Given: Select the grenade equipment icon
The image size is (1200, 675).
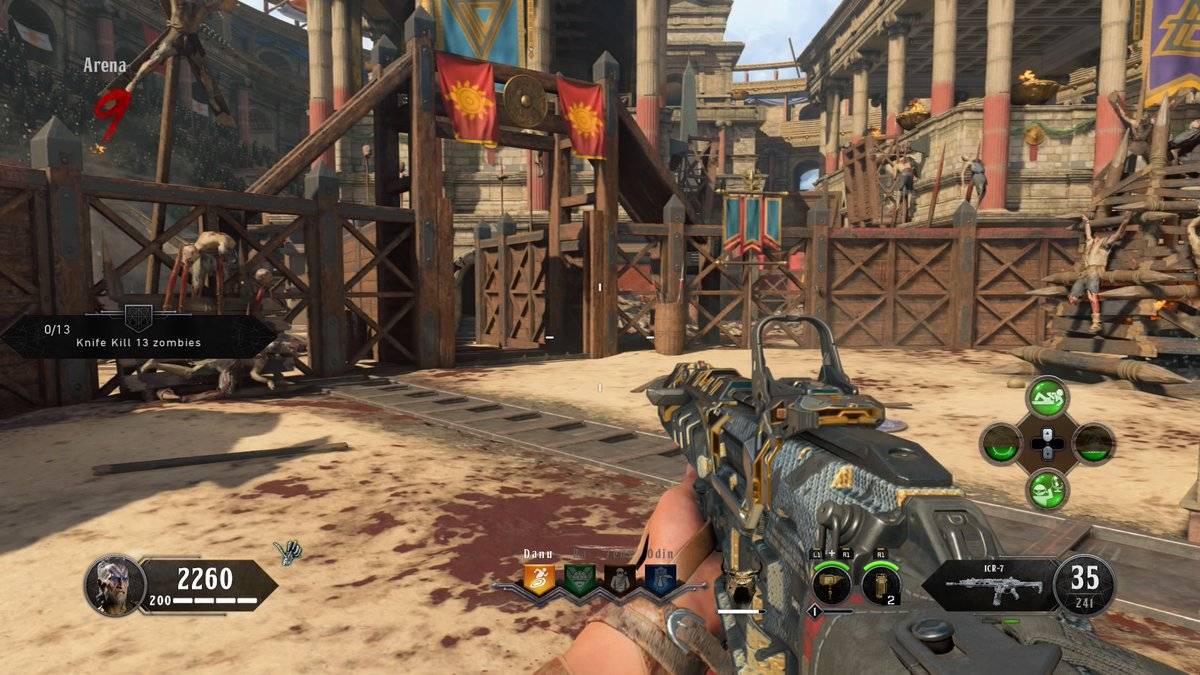Looking at the screenshot, I should tap(881, 584).
